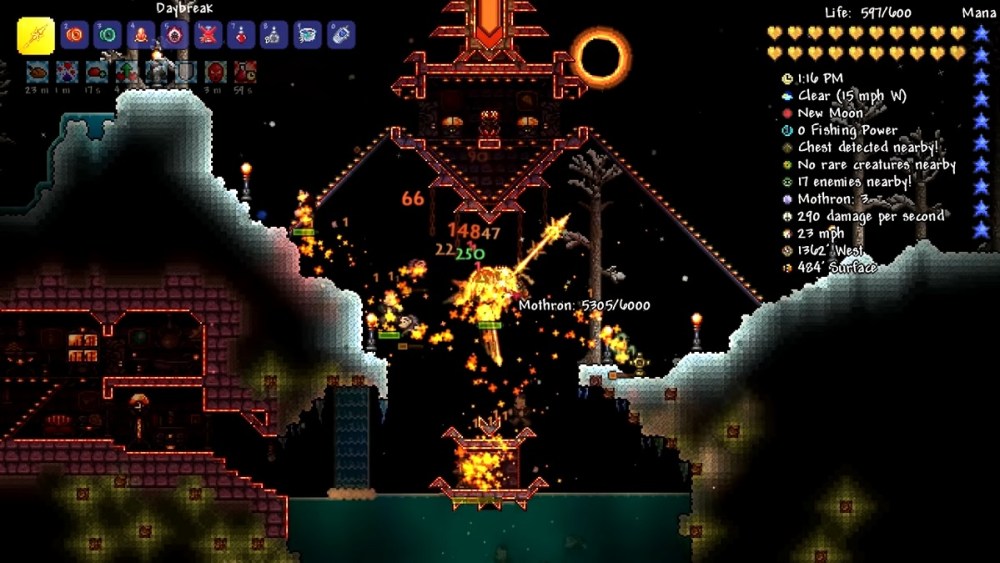Click the potion sickness buff icon
The image size is (1000, 563).
pyautogui.click(x=245, y=72)
